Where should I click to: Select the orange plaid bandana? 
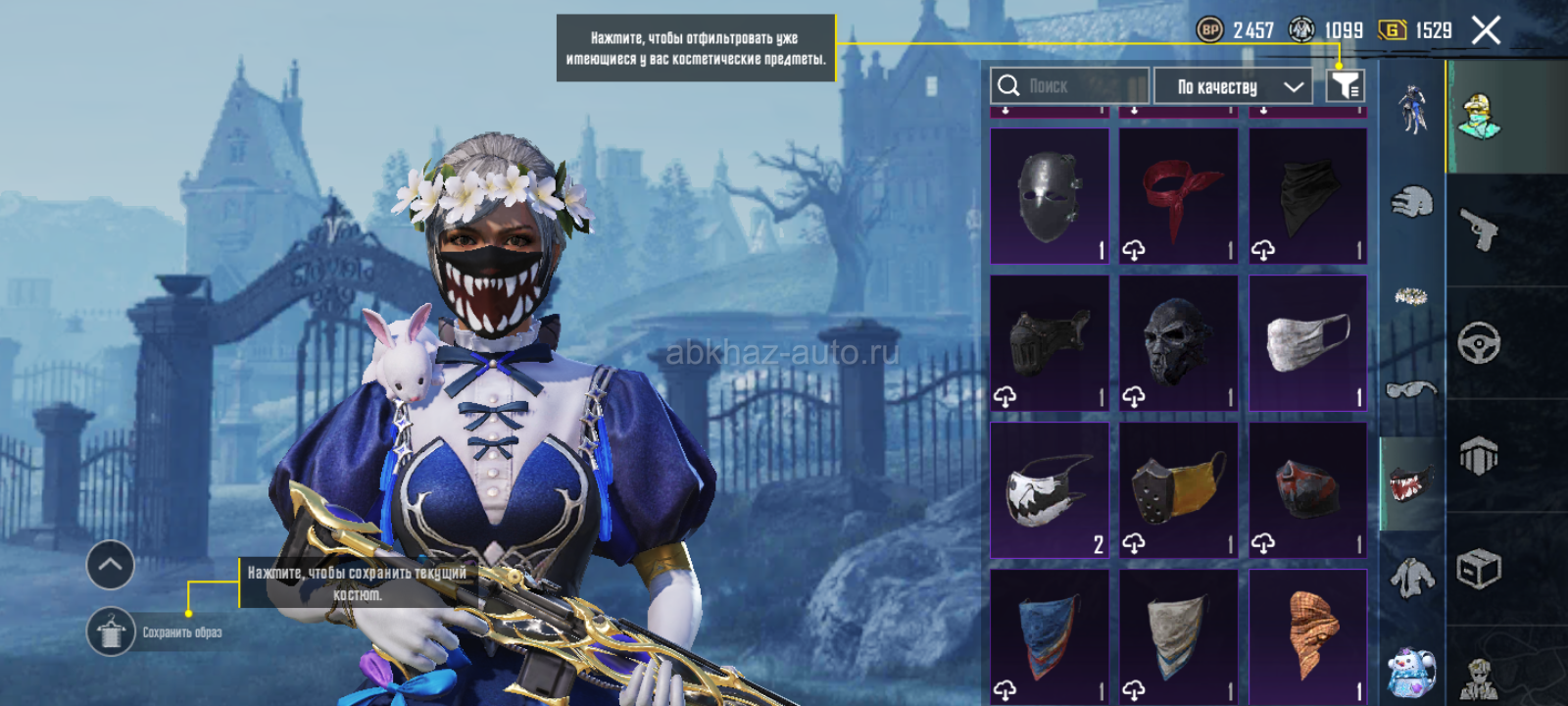click(x=1308, y=635)
